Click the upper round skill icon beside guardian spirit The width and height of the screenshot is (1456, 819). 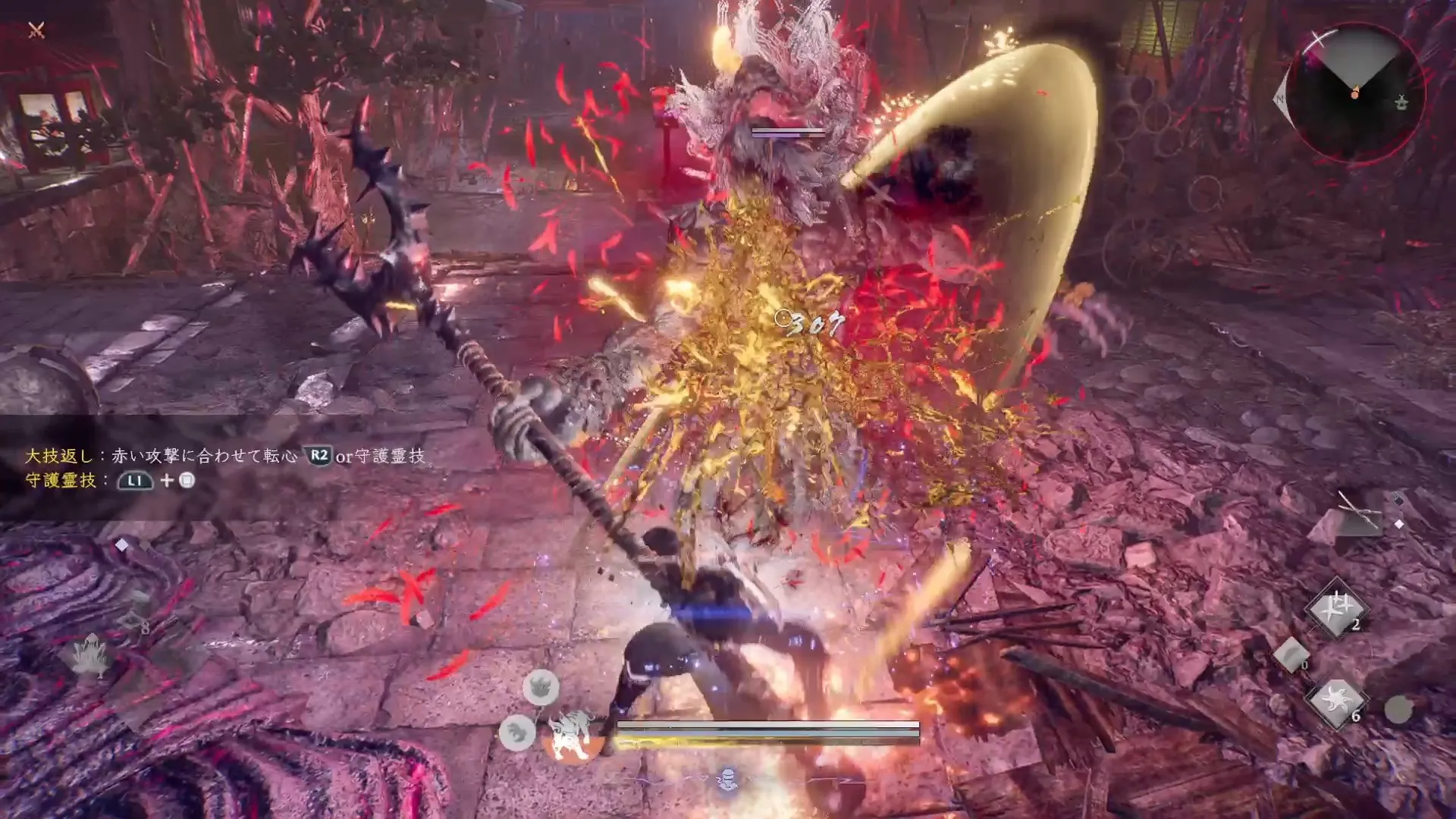[x=541, y=688]
